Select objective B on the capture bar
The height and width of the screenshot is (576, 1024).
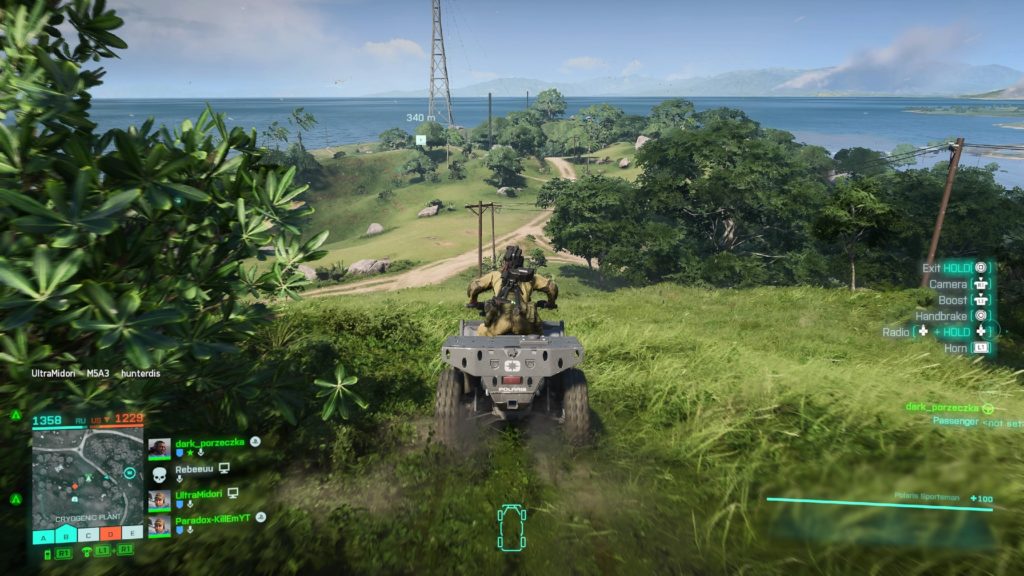(x=64, y=536)
